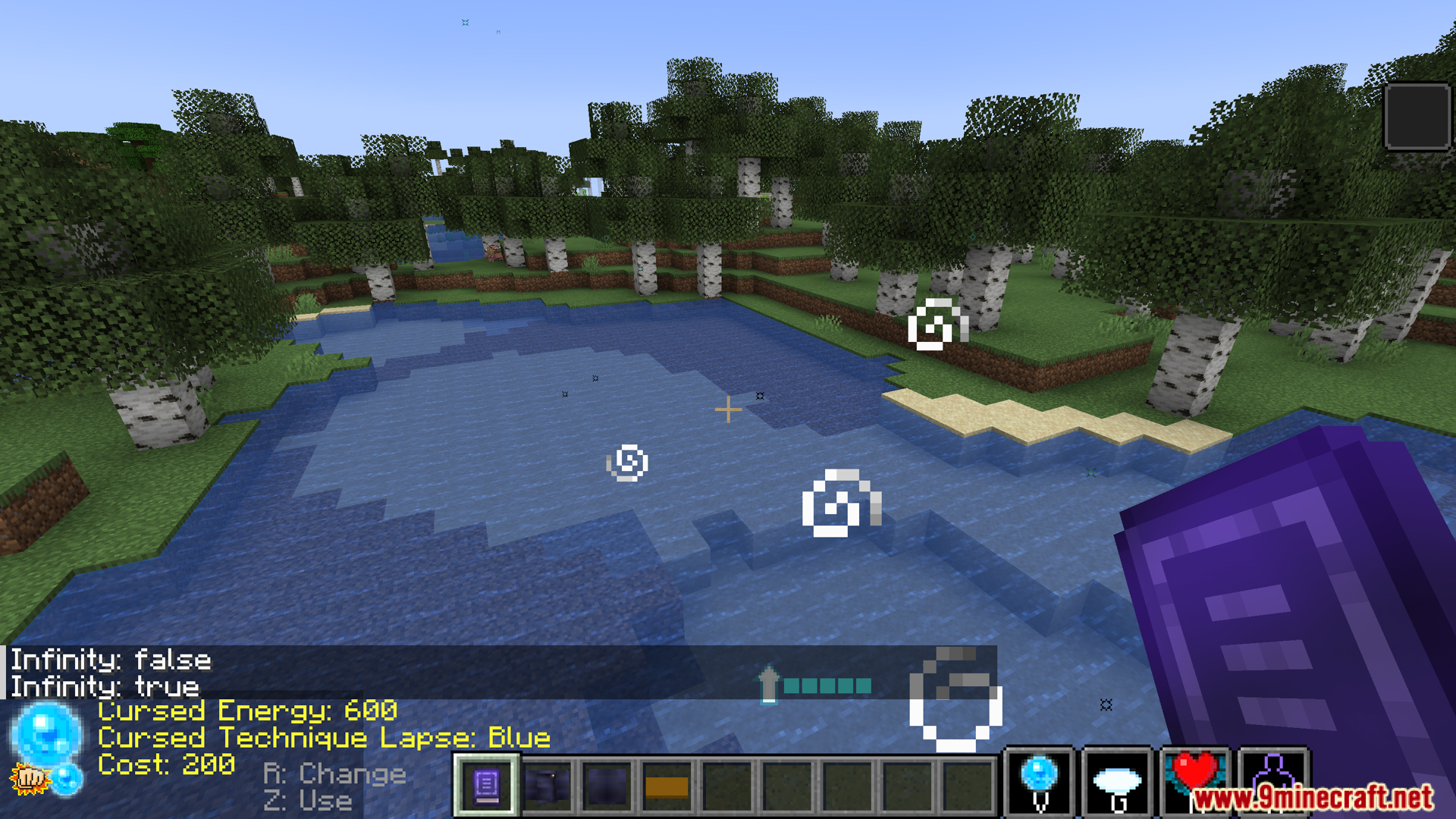
Task: Click the purple body silhouette status icon
Action: [x=1276, y=780]
